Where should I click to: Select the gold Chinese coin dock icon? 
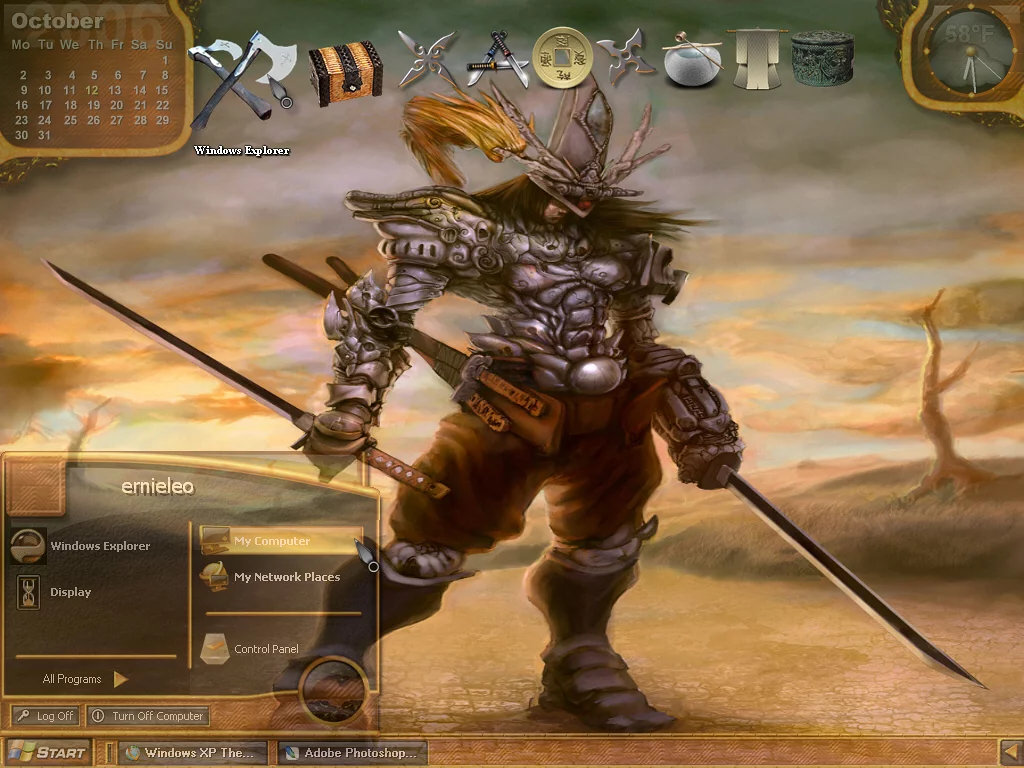pos(562,57)
